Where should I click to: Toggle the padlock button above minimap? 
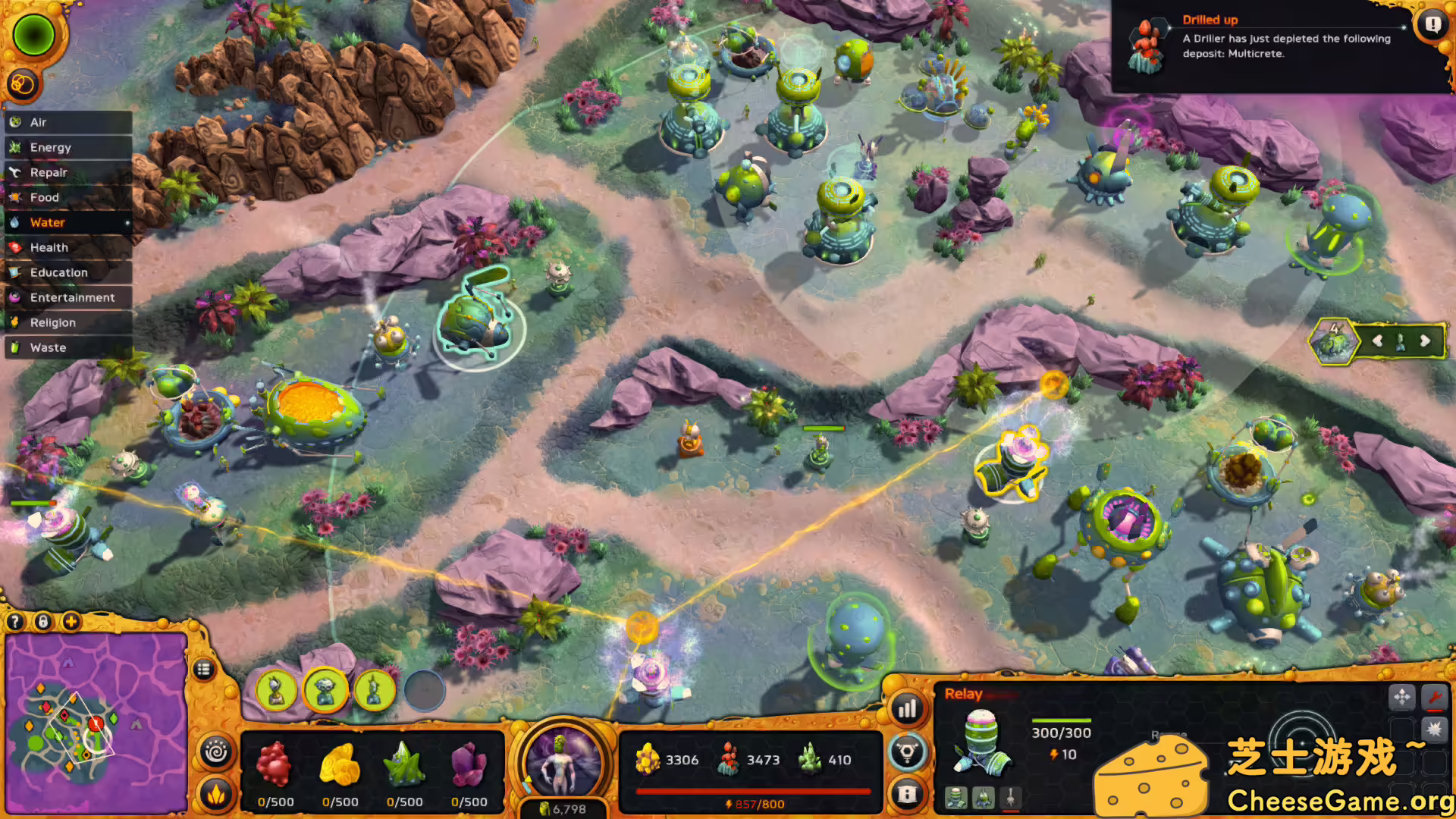click(43, 622)
